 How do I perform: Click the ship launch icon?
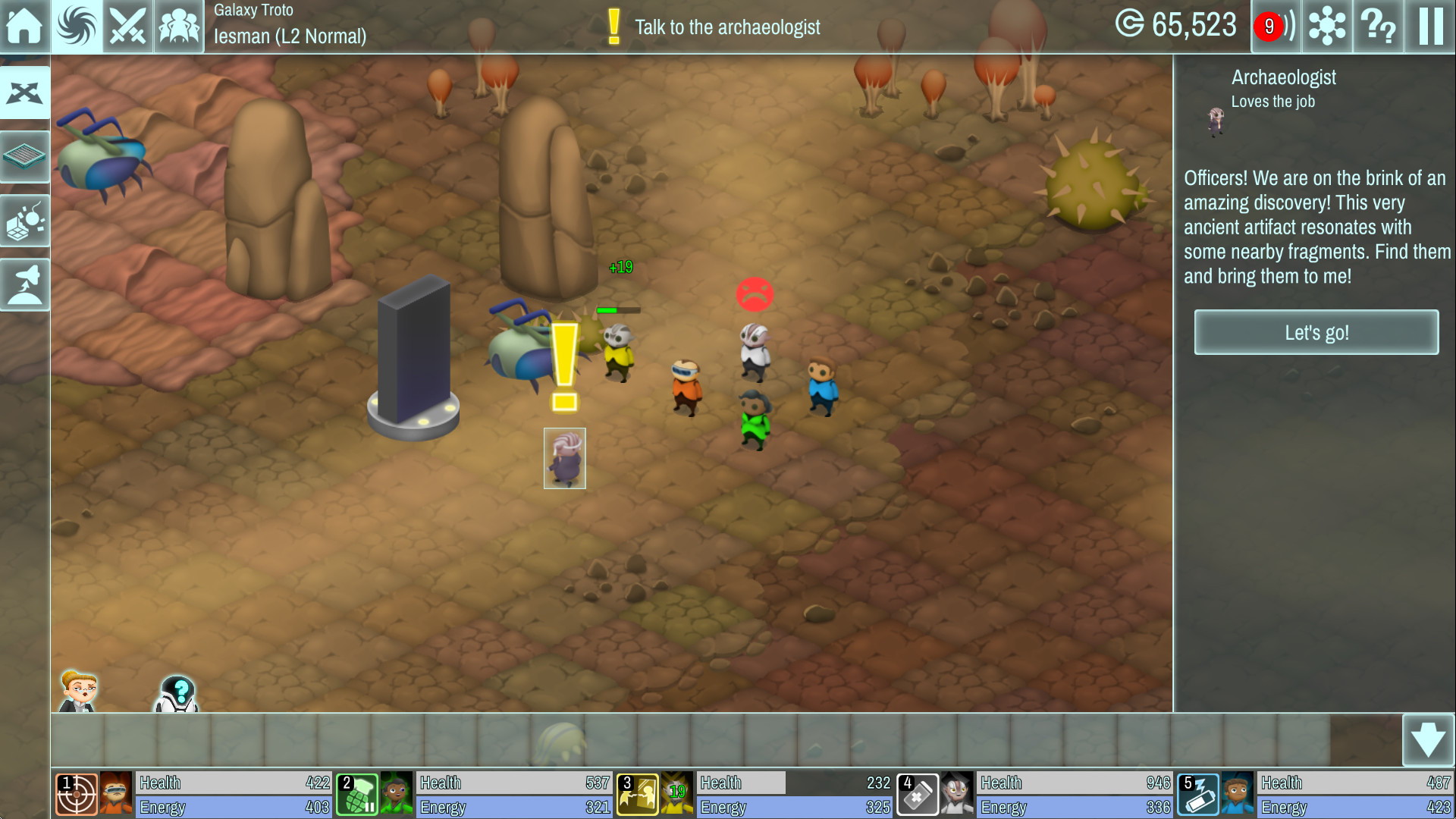pyautogui.click(x=25, y=284)
